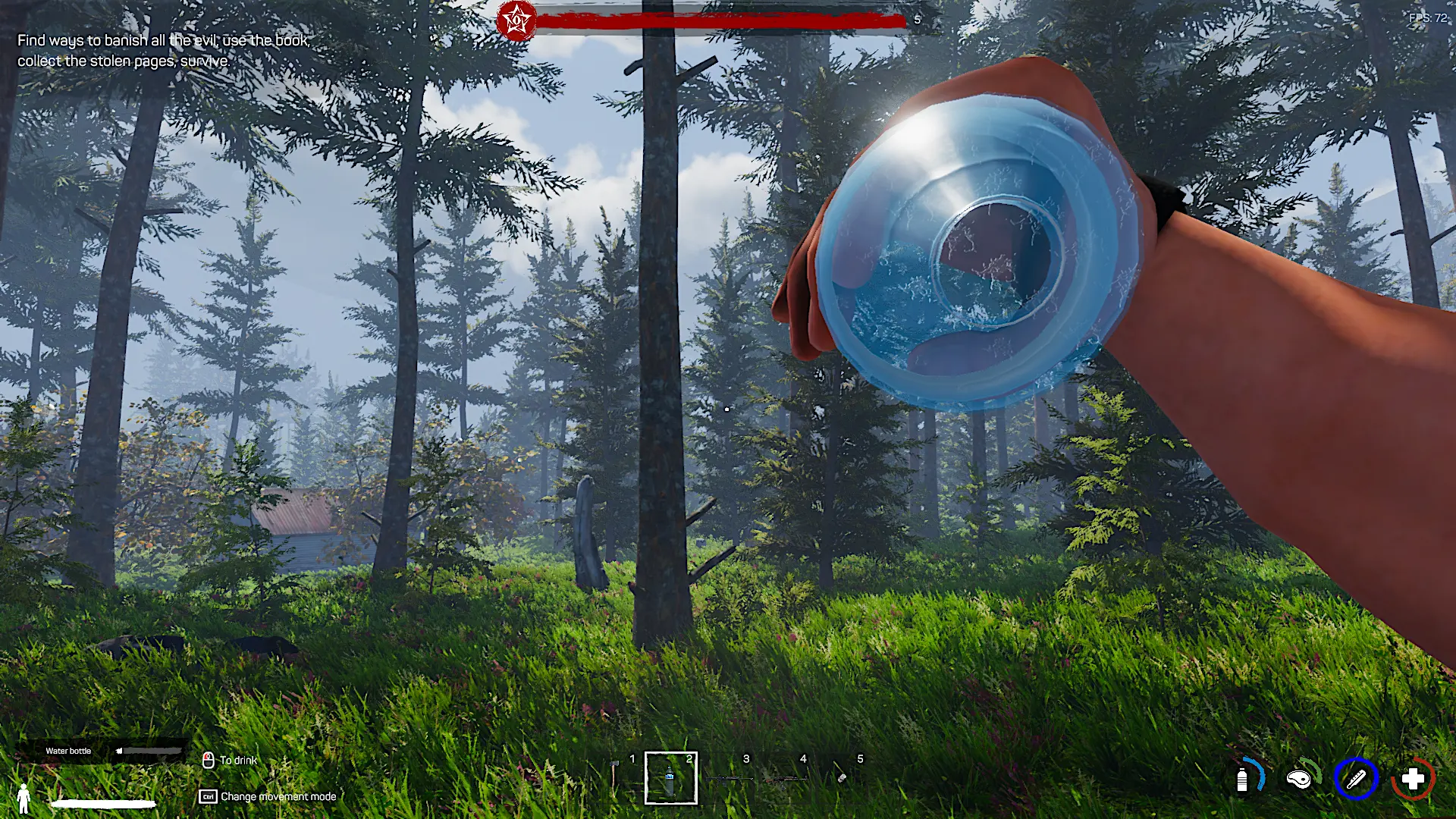This screenshot has height=819, width=1456.
Task: Click the hunger meat status icon
Action: coord(1299,779)
